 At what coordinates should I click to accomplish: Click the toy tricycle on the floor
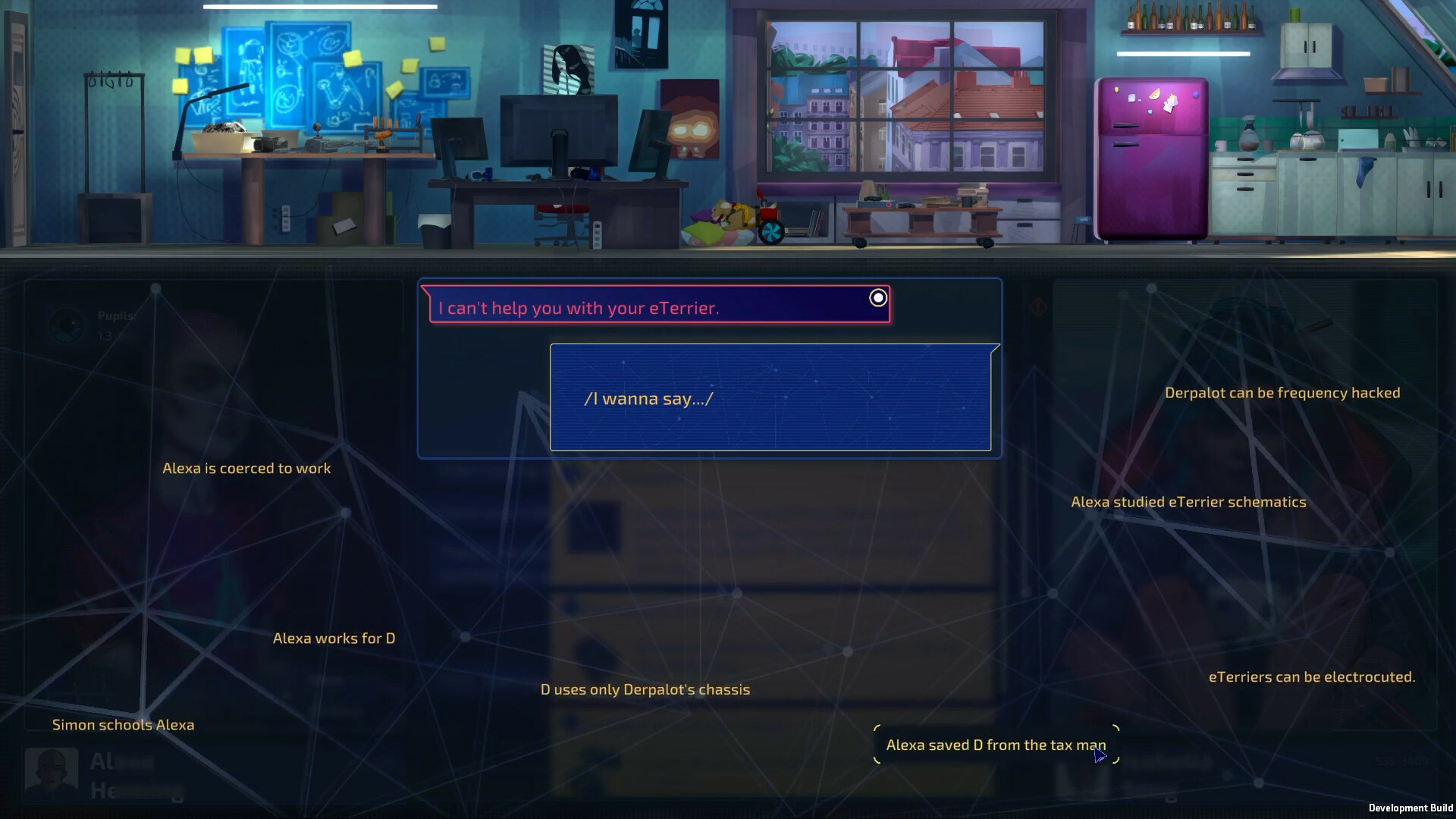point(771,220)
